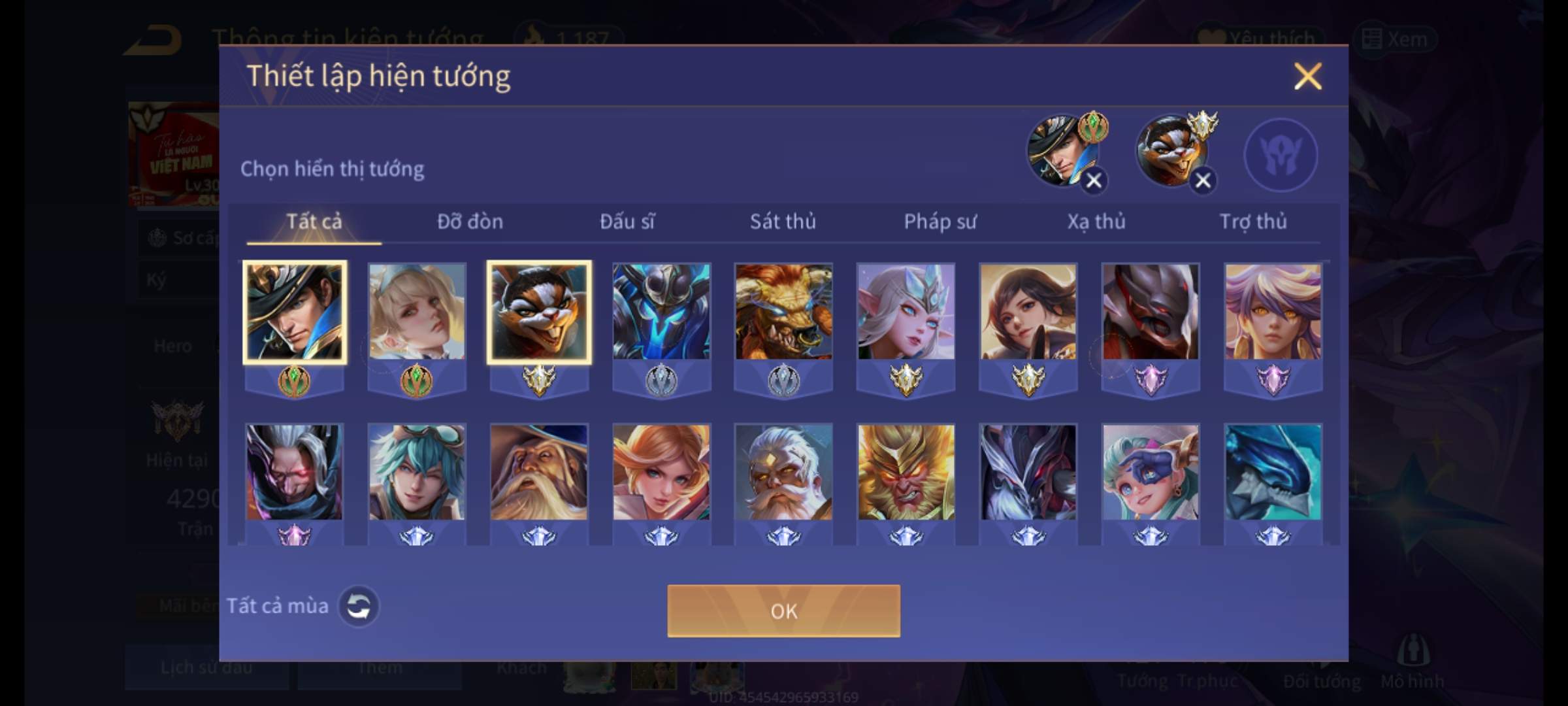This screenshot has height=706, width=1568.
Task: Pick the grinning hamster hero portrait
Action: coord(539,312)
